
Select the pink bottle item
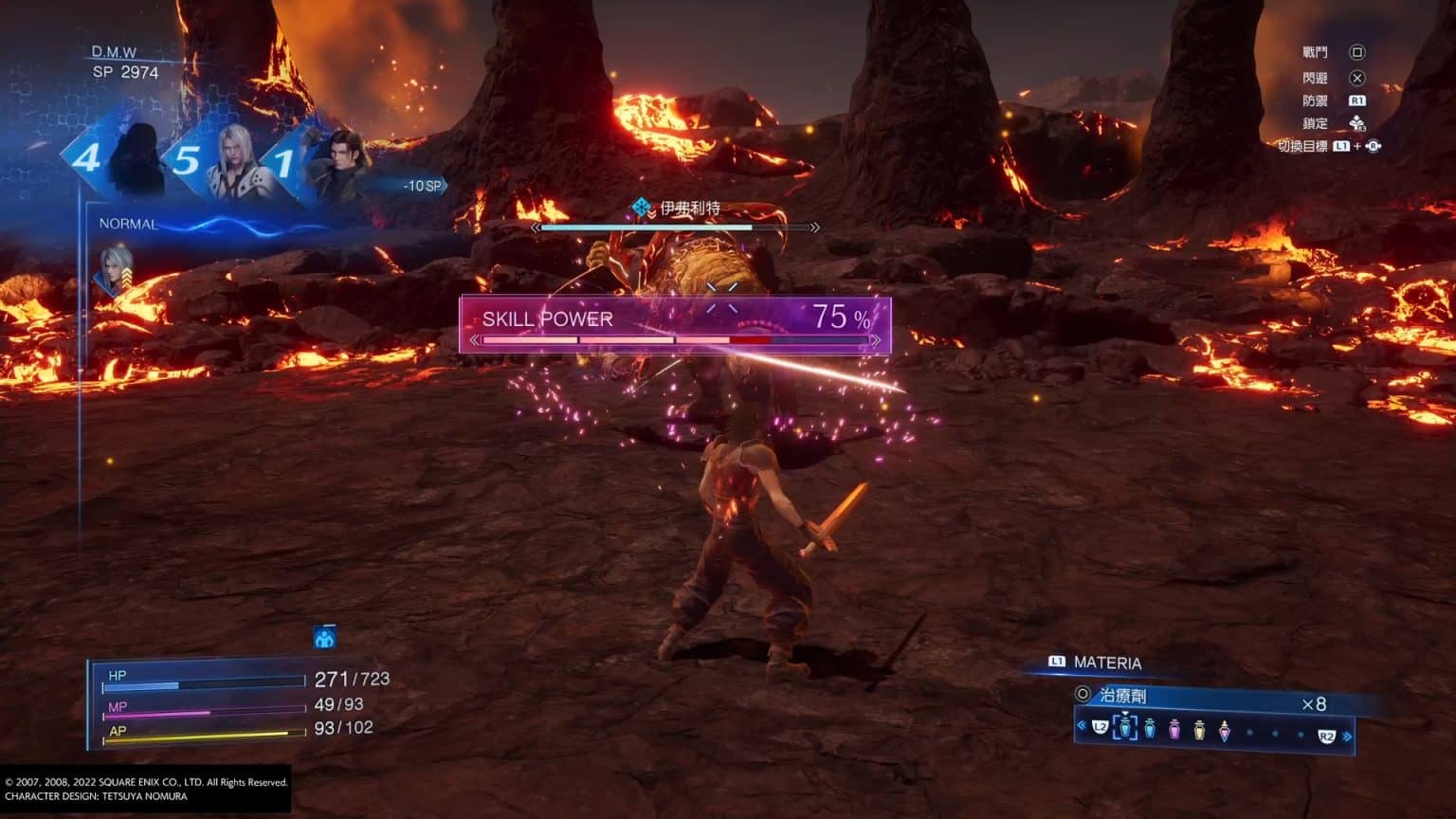1174,730
